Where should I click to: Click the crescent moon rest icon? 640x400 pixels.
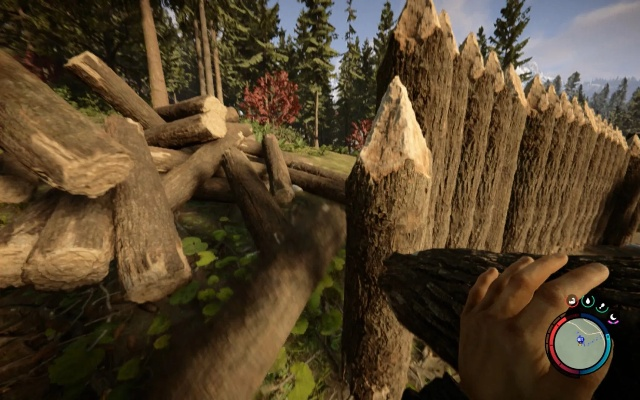pos(613,318)
